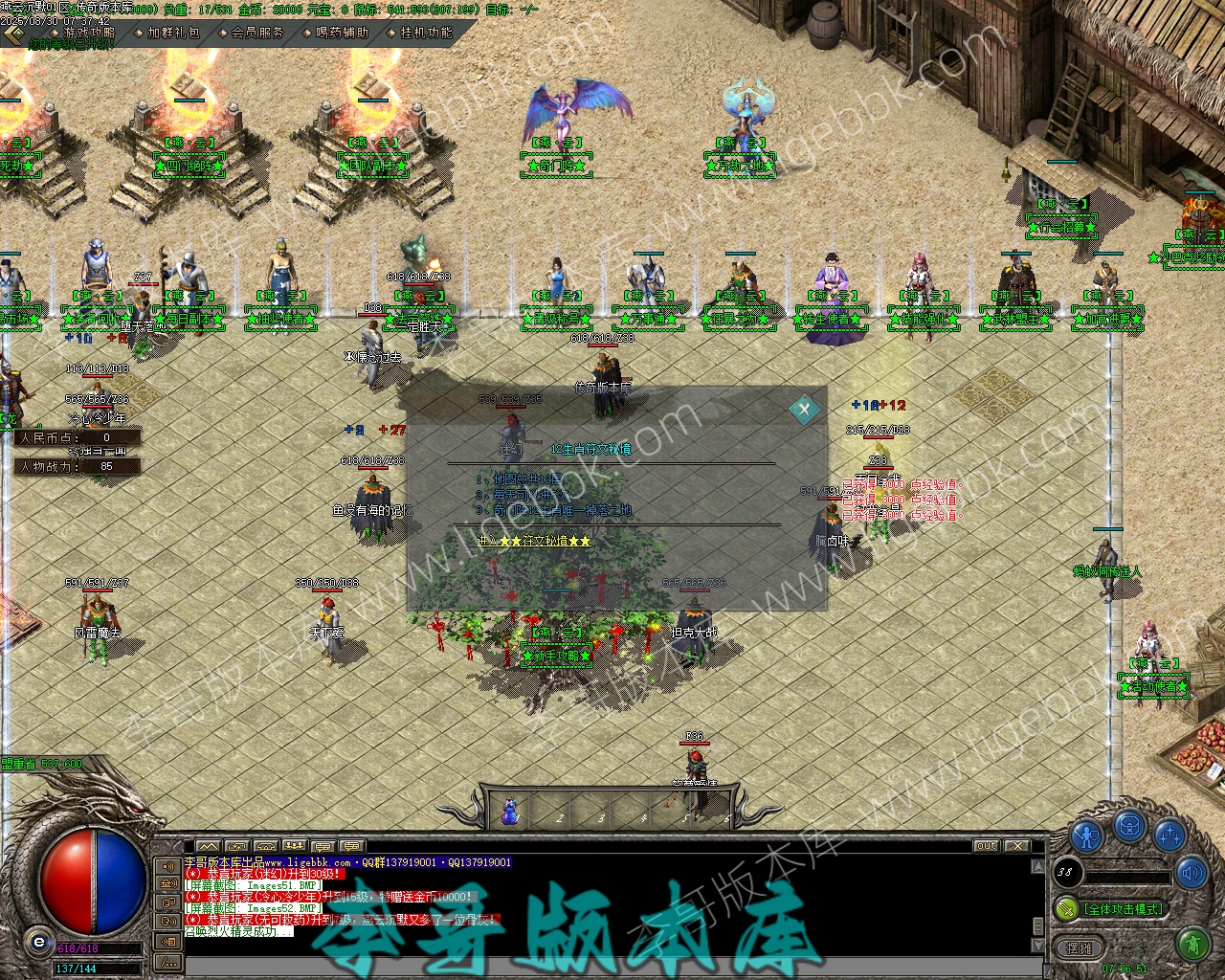Image resolution: width=1225 pixels, height=980 pixels.
Task: Open the character panel with the warrior icon
Action: [x=1086, y=836]
